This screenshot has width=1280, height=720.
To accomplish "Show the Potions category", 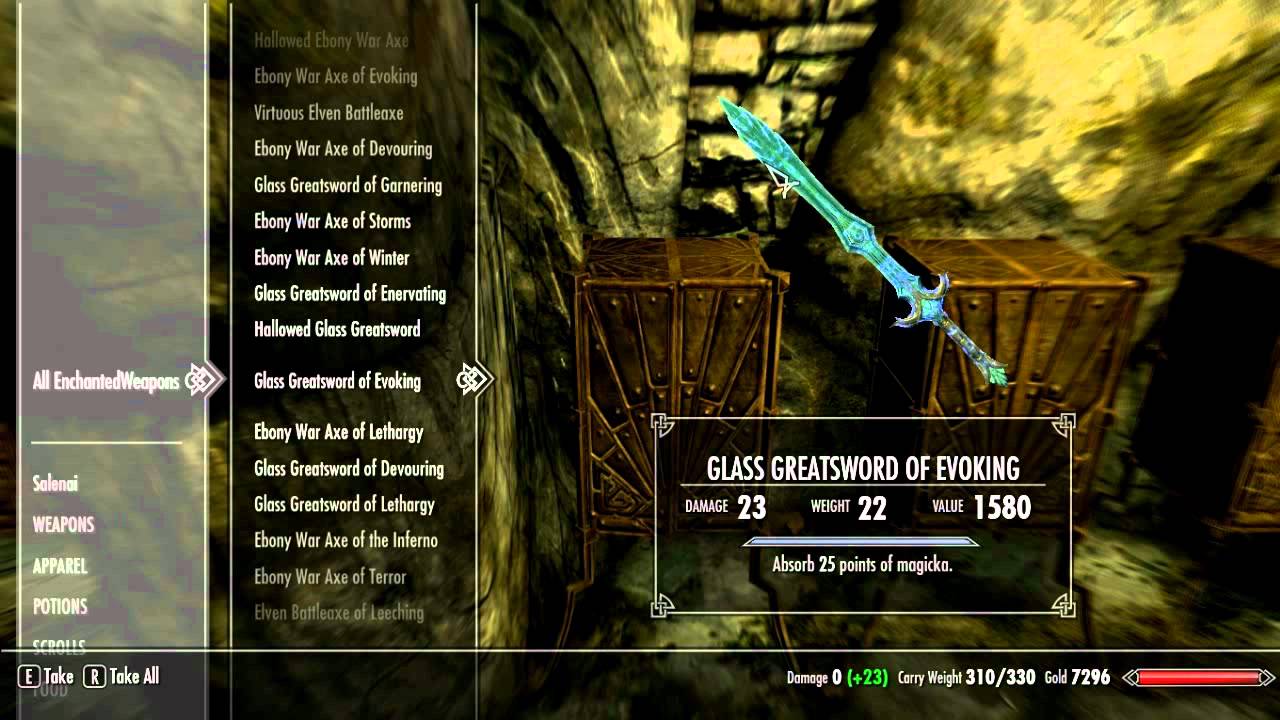I will point(60,606).
